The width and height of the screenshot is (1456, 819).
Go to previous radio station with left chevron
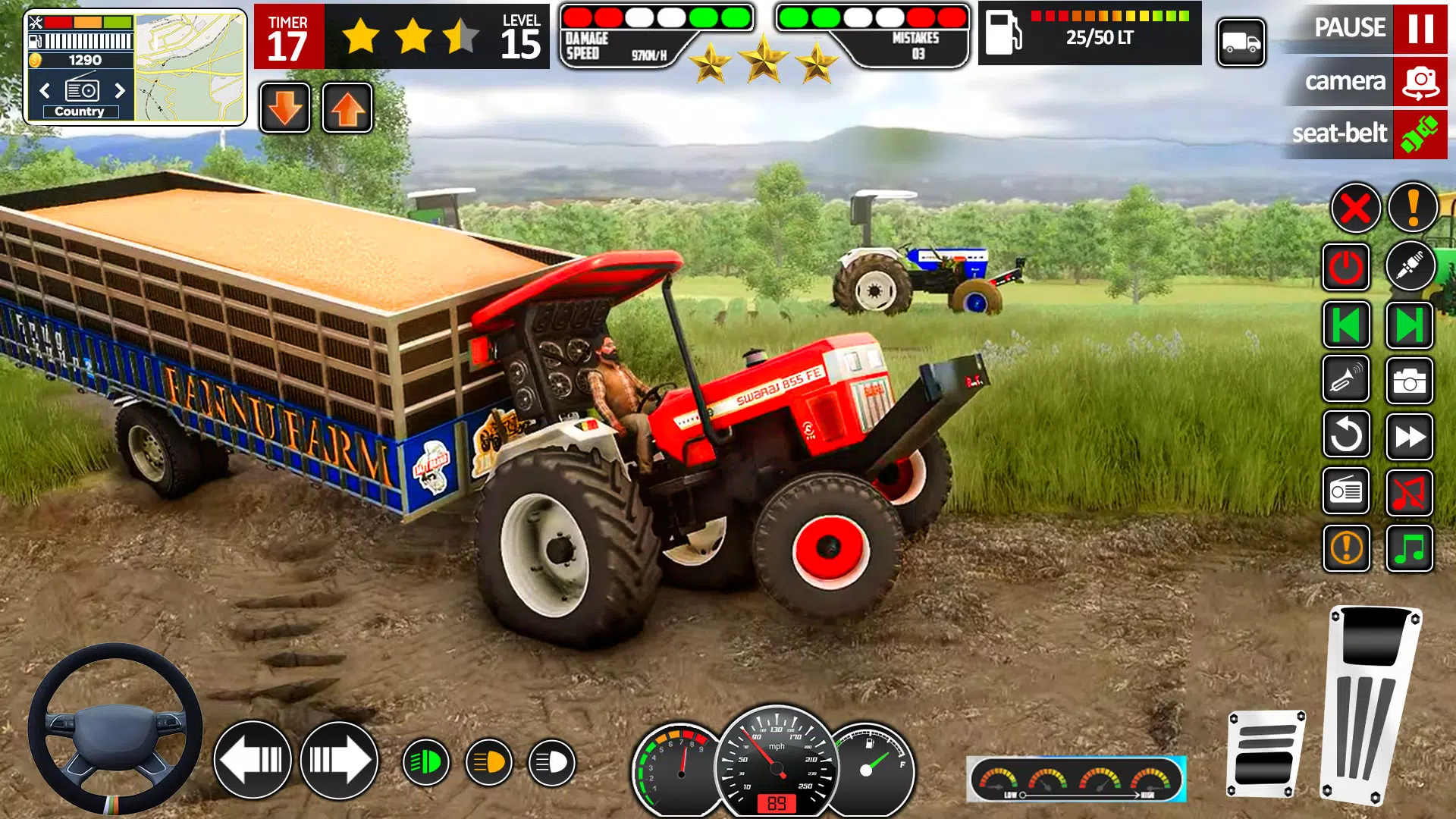(43, 91)
